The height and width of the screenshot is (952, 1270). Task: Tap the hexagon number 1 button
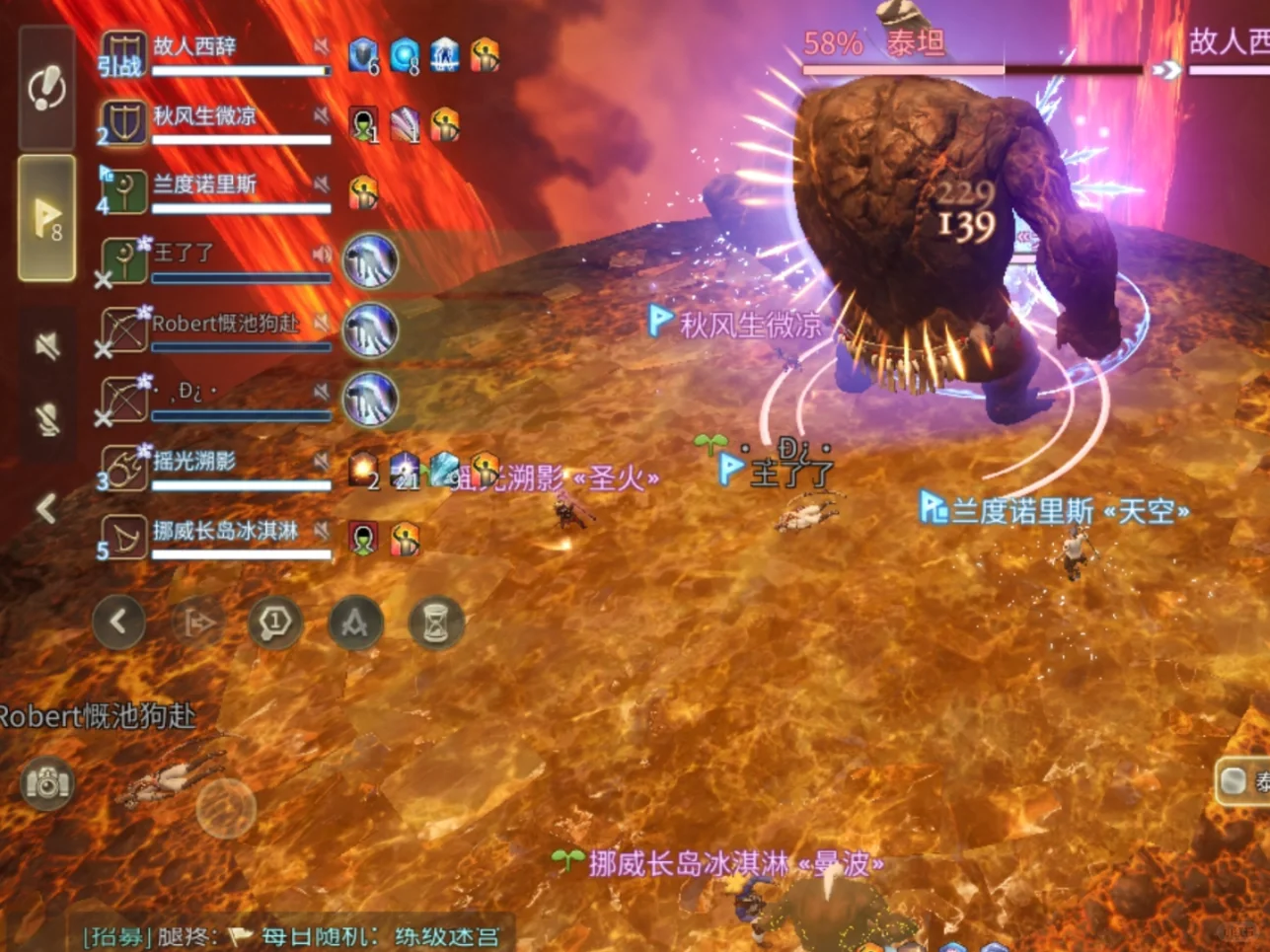[275, 622]
